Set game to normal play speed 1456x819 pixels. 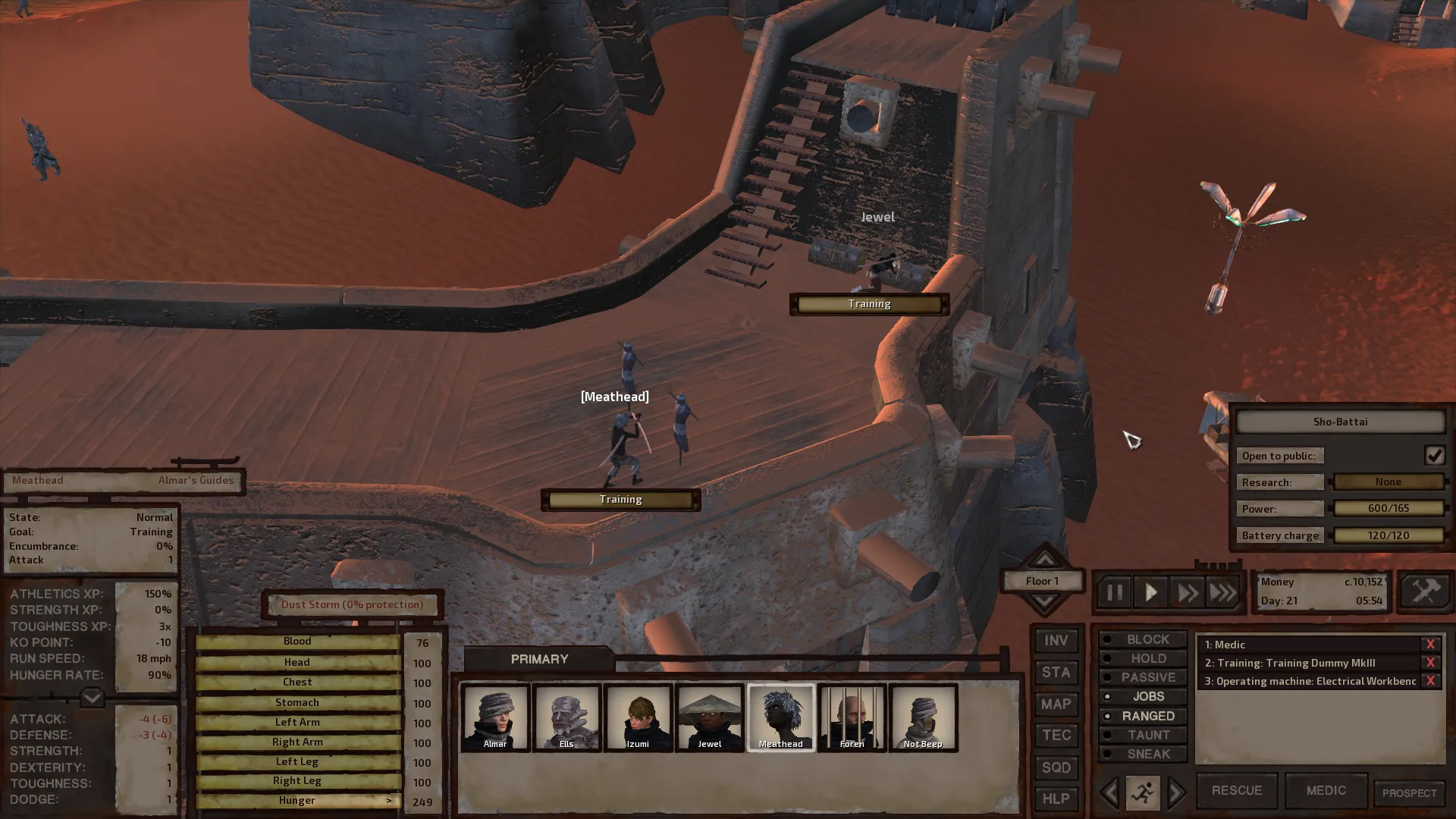click(x=1150, y=592)
